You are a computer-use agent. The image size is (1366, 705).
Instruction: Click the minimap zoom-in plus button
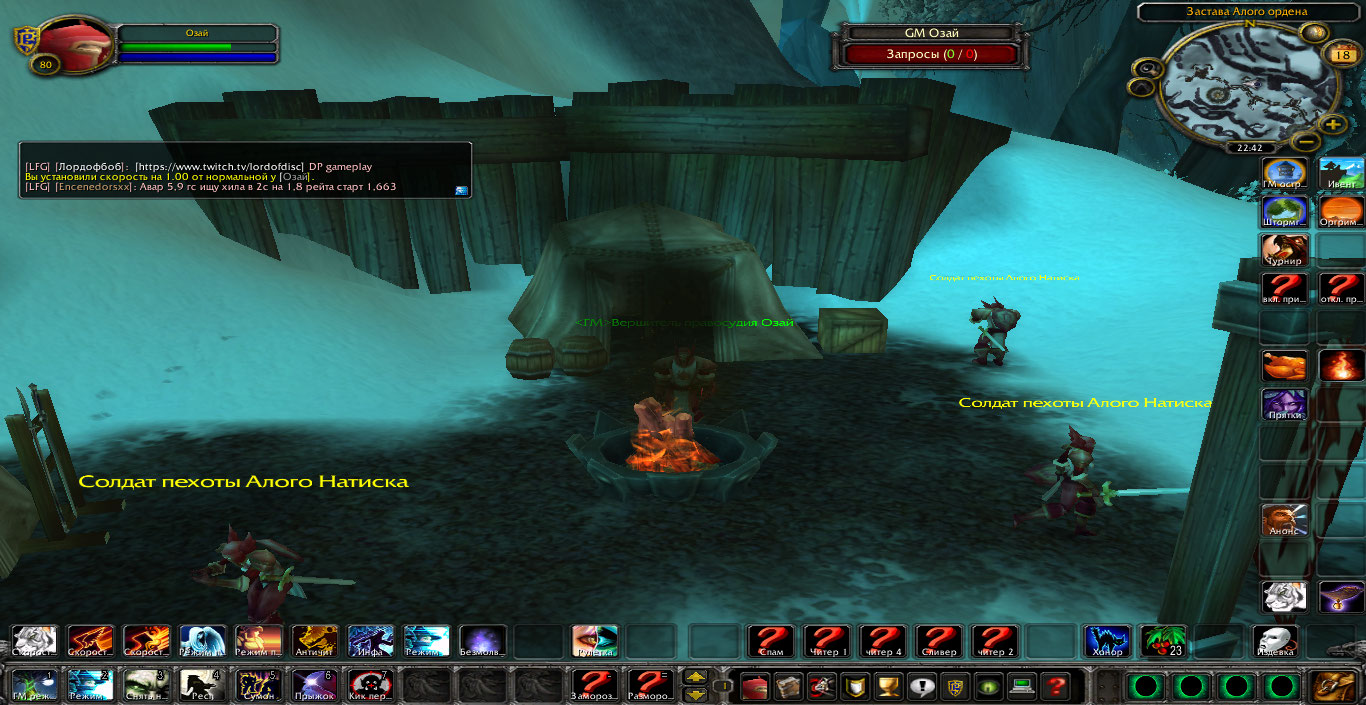[1332, 125]
